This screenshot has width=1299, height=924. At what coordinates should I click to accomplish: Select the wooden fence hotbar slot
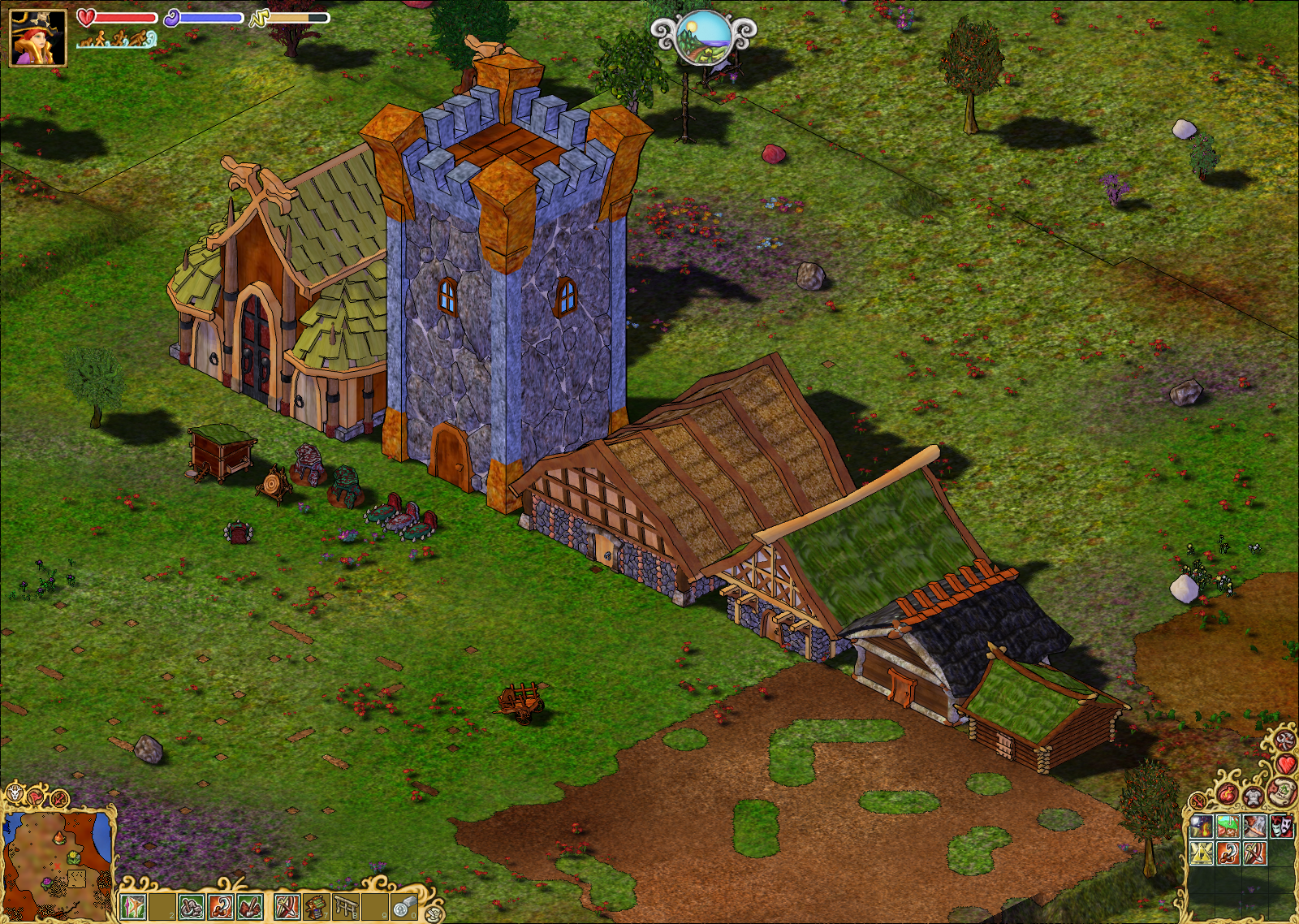(x=345, y=906)
